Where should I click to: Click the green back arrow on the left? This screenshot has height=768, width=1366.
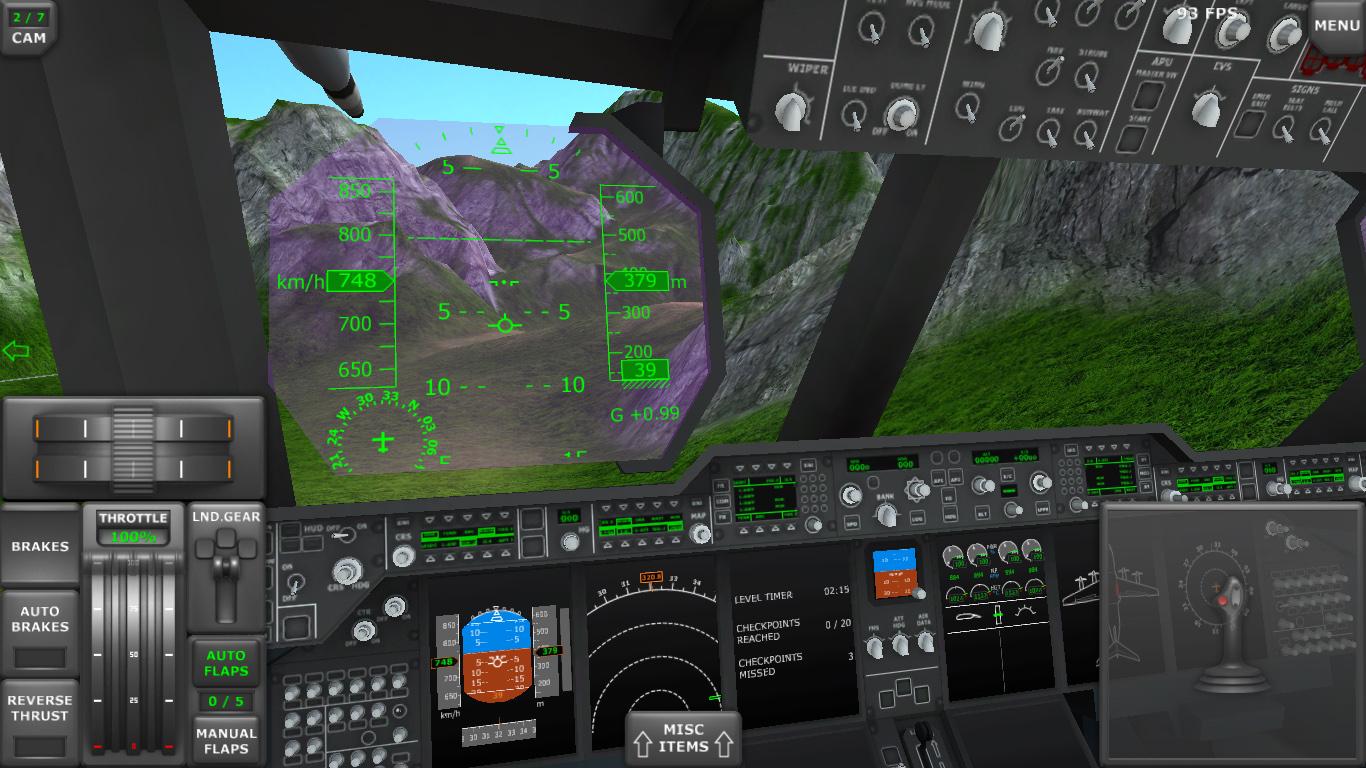point(15,349)
